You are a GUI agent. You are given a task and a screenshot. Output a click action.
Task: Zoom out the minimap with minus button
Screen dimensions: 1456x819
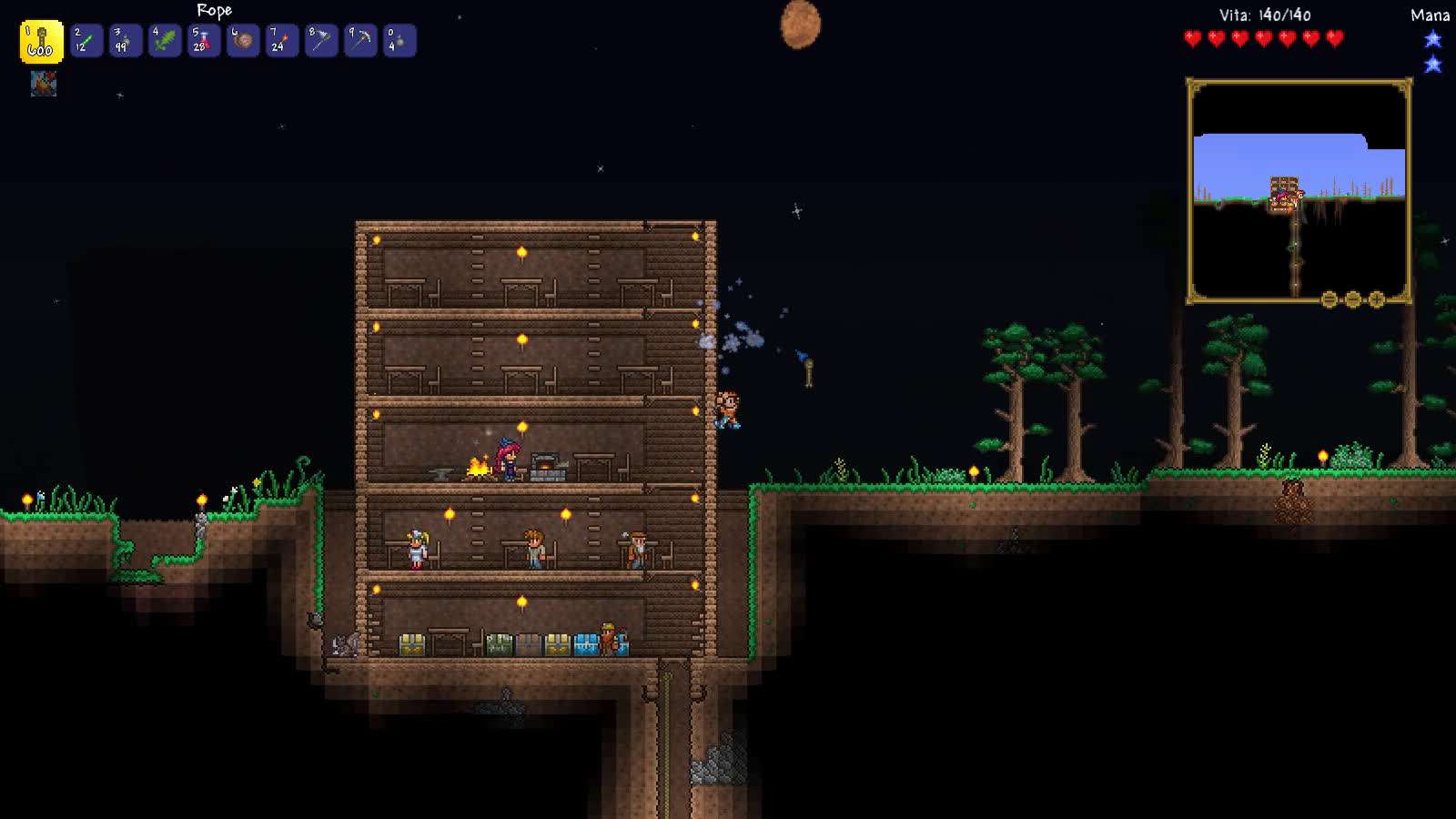(1330, 299)
